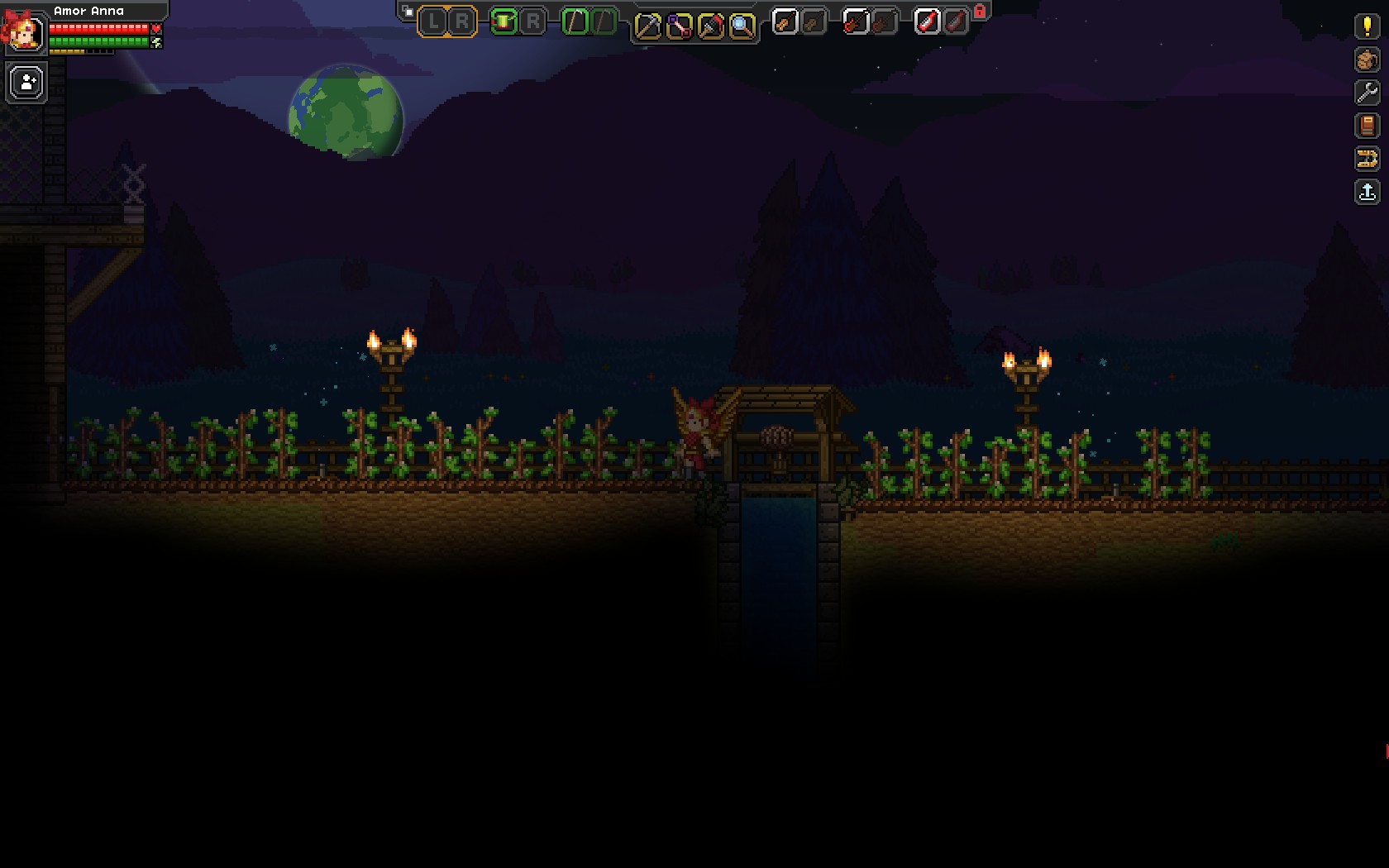Screen dimensions: 1389x868
Task: Select the wire tool slot
Action: point(679,26)
